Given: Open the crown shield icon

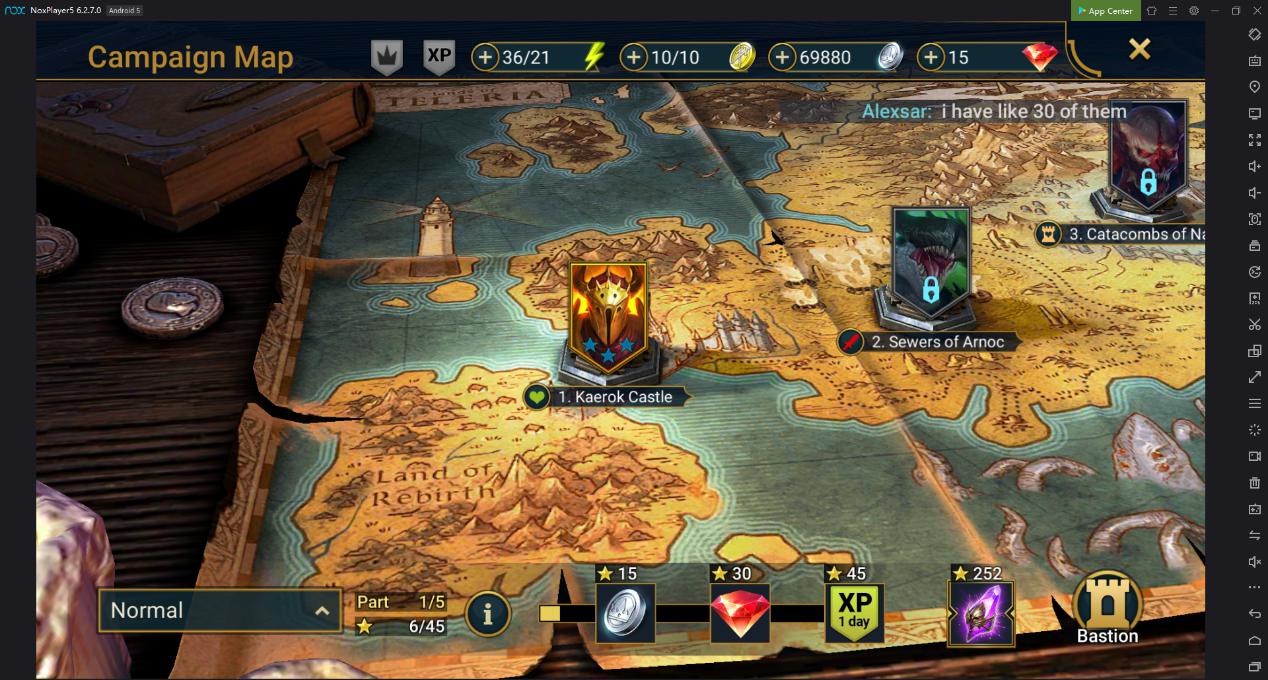Looking at the screenshot, I should coord(387,57).
